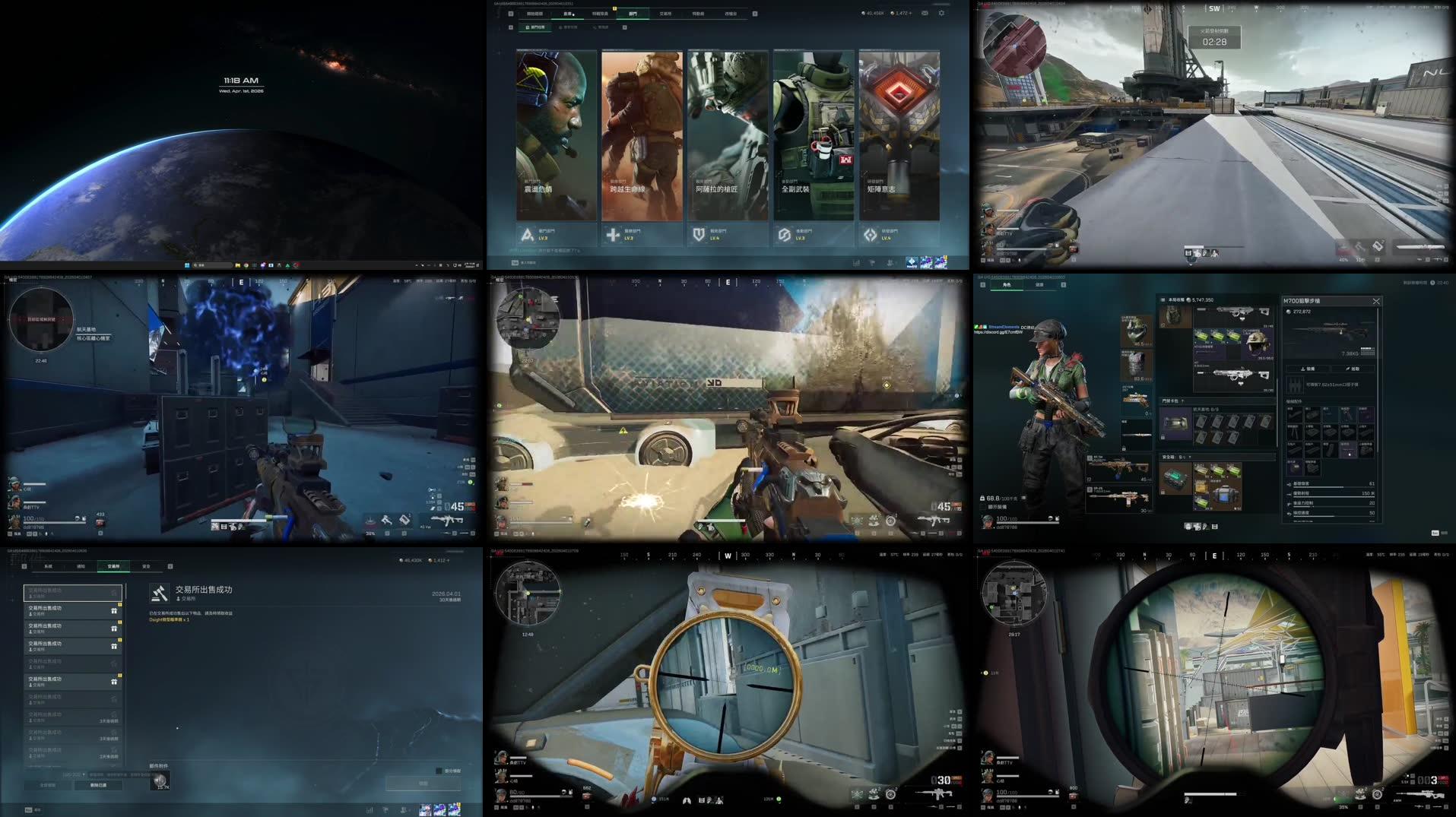This screenshot has height=817, width=1456.
Task: Toggle the 部分領取 partial claim checkbox
Action: tap(439, 771)
